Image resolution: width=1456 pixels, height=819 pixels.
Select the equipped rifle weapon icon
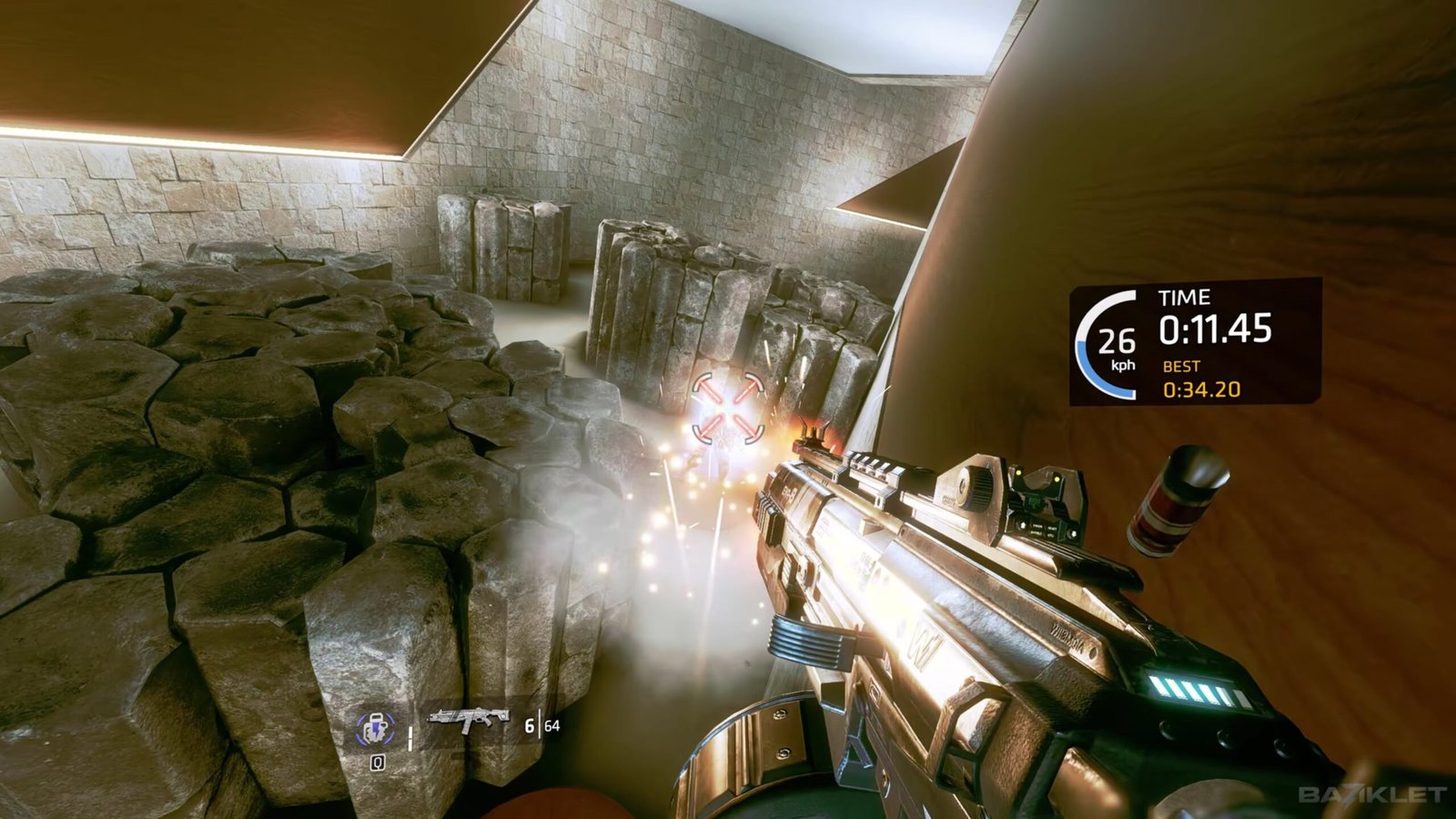[468, 722]
